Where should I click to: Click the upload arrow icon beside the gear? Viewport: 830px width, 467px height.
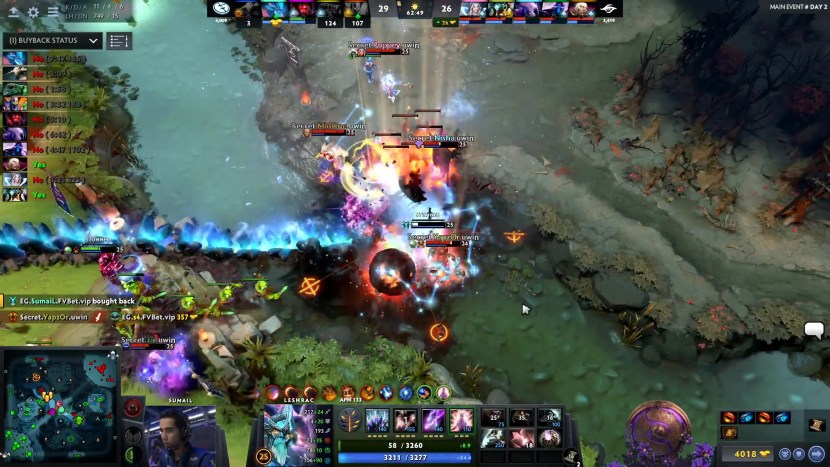tap(14, 12)
